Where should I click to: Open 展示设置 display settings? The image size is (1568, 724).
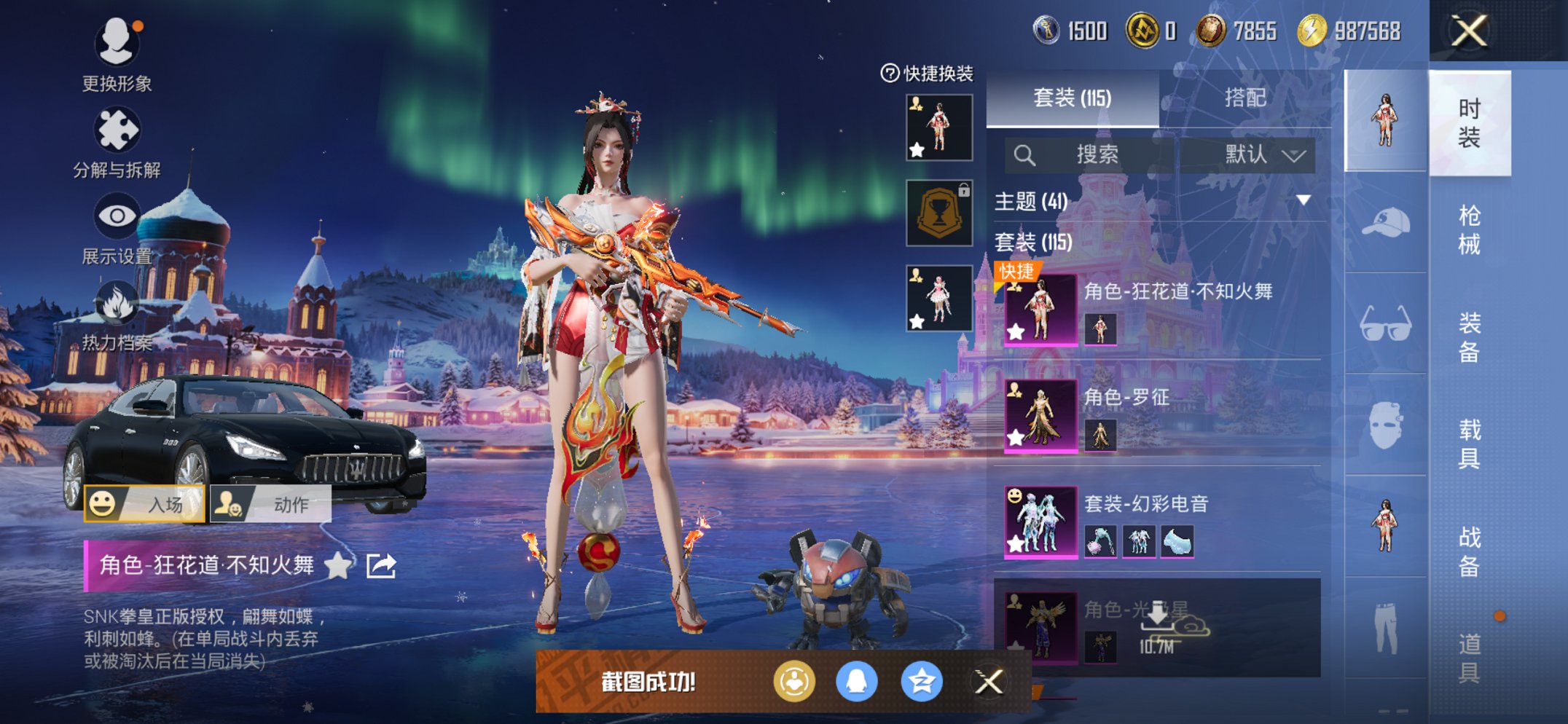click(117, 217)
